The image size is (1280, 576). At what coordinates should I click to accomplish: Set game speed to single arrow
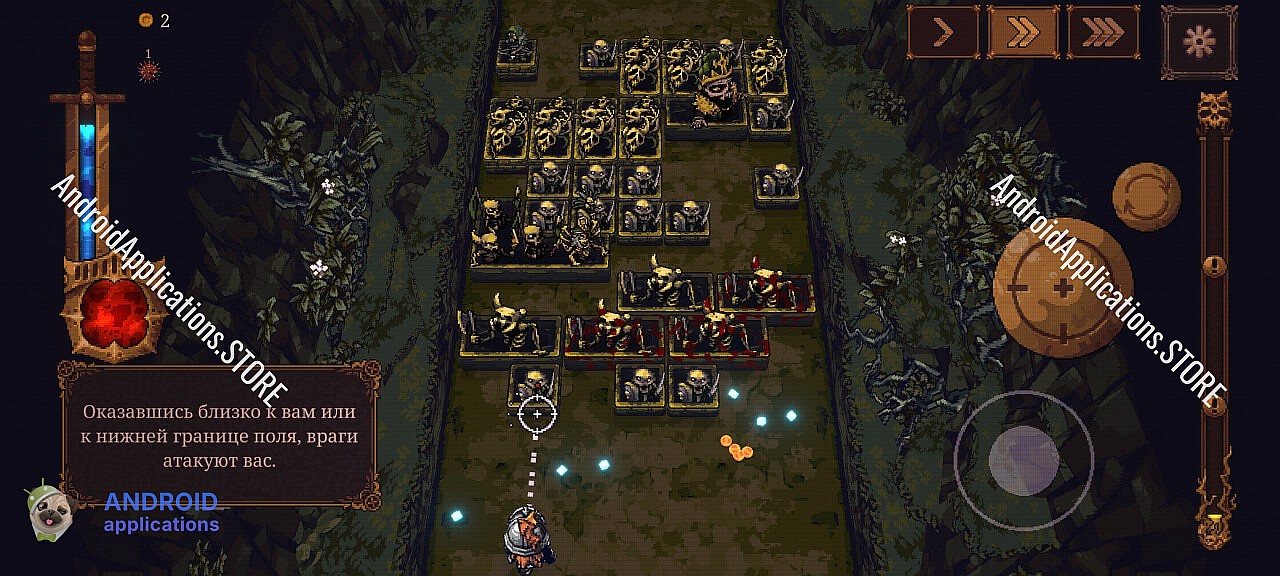(x=943, y=33)
